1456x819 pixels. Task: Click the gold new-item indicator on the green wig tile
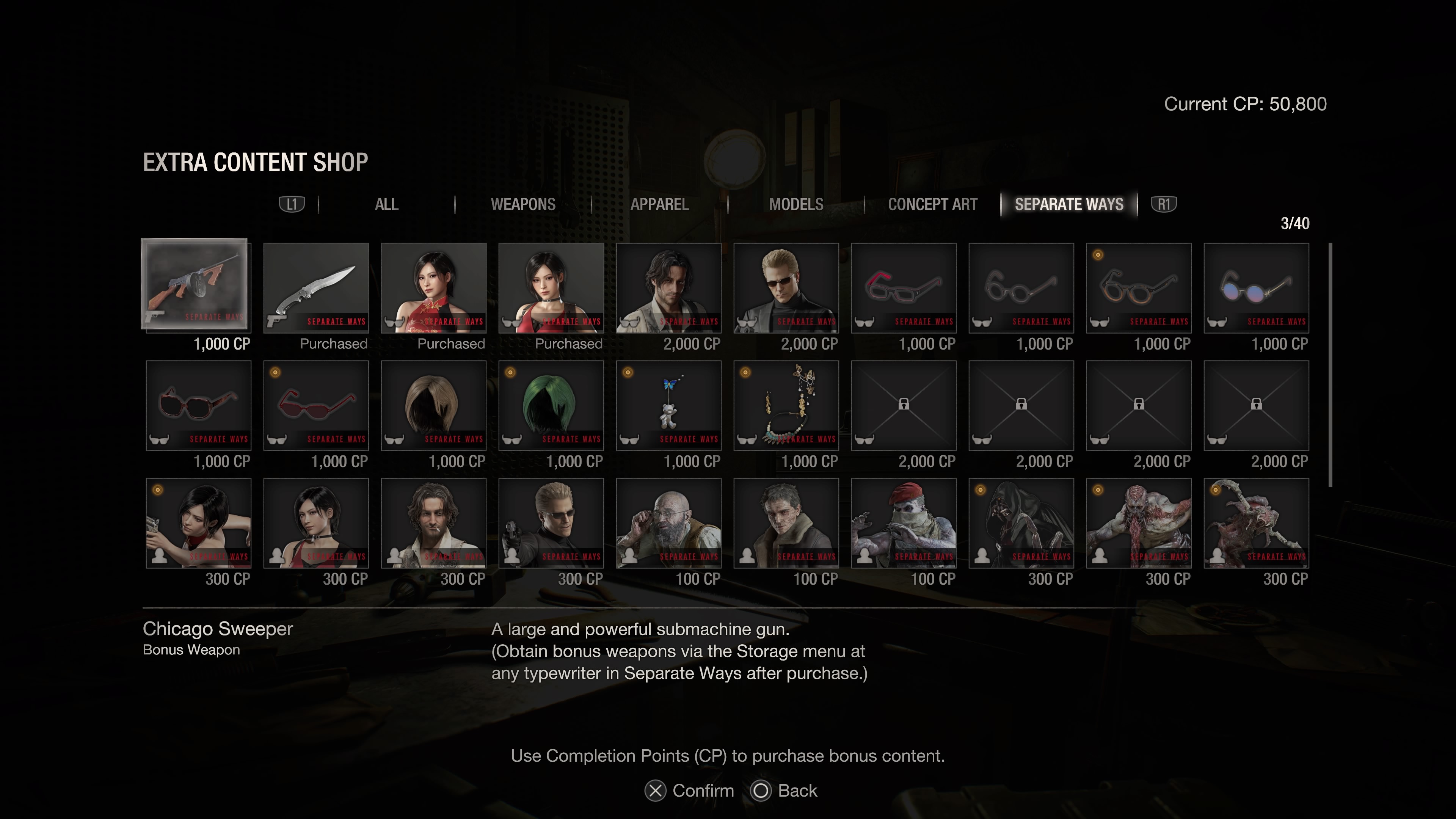tap(510, 372)
